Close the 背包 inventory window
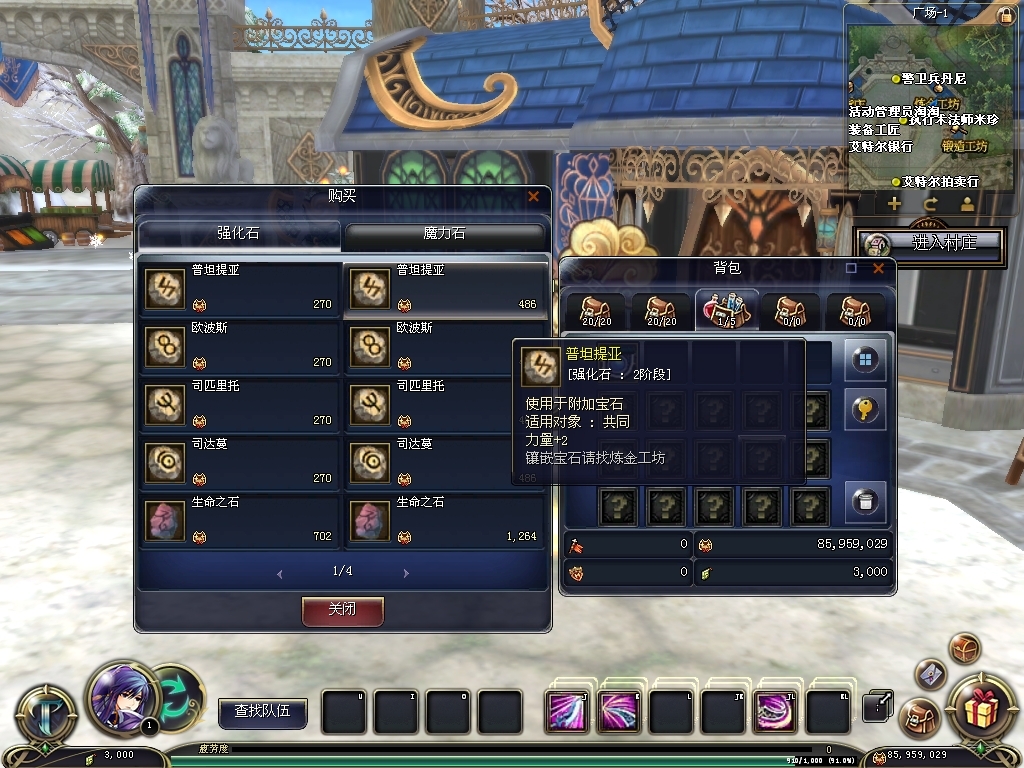This screenshot has width=1024, height=768. coord(878,268)
